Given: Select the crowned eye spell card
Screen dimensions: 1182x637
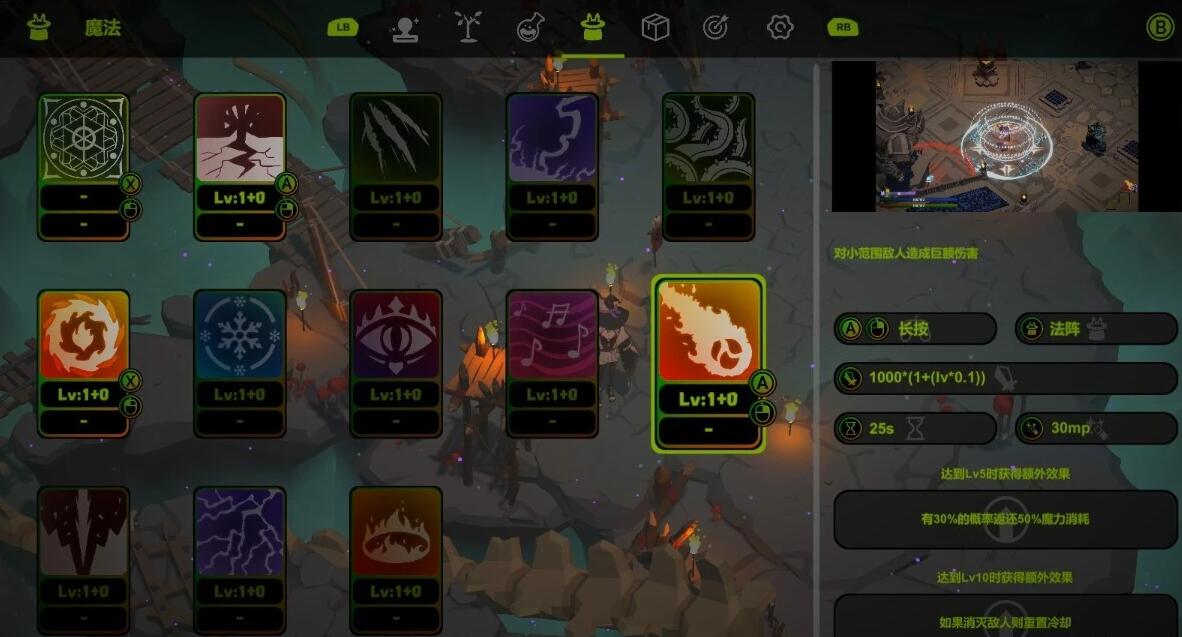Looking at the screenshot, I should tap(396, 336).
